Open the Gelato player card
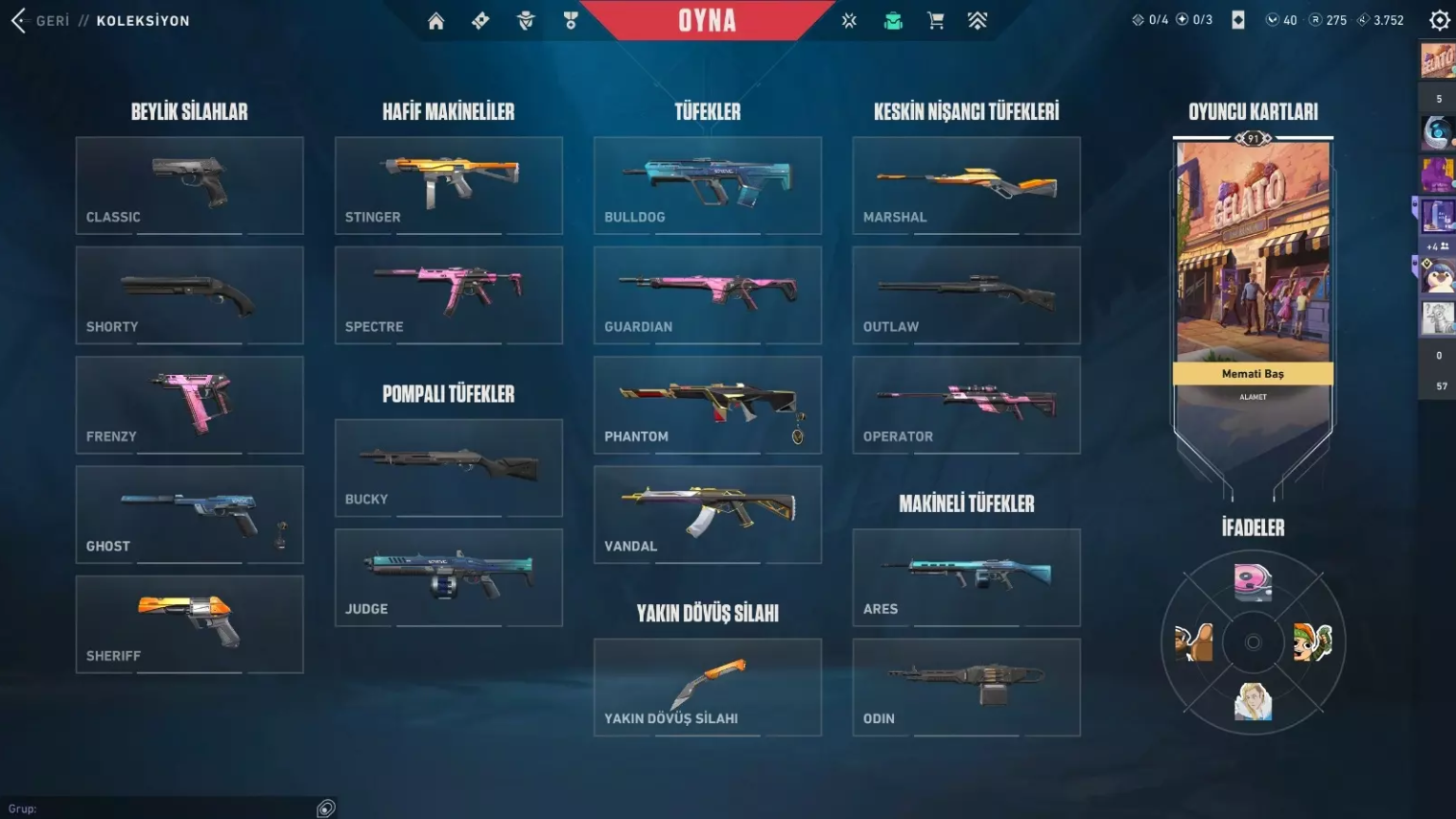 coord(1253,259)
